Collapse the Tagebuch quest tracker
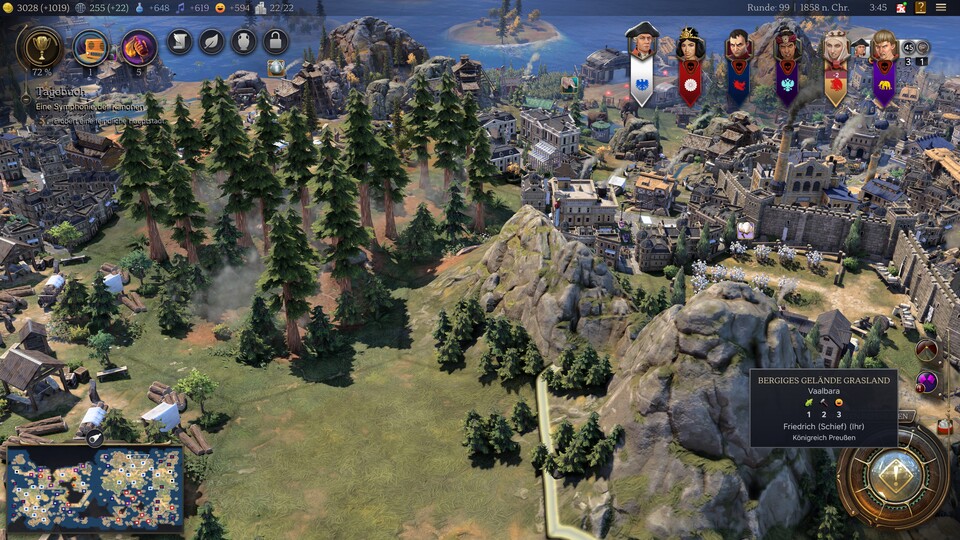The height and width of the screenshot is (540, 960). click(27, 97)
